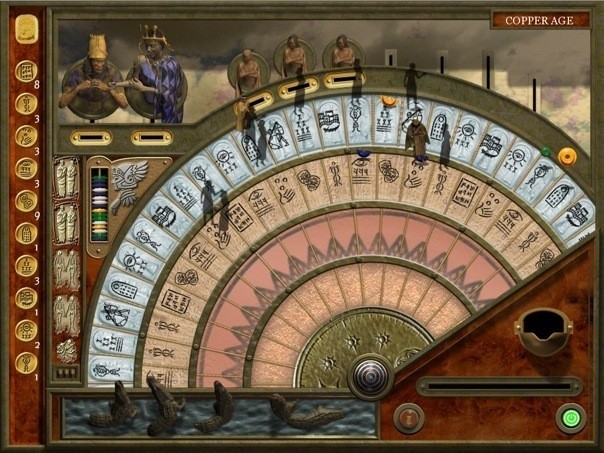The width and height of the screenshot is (604, 453).
Task: Click the green power button
Action: pos(572,417)
